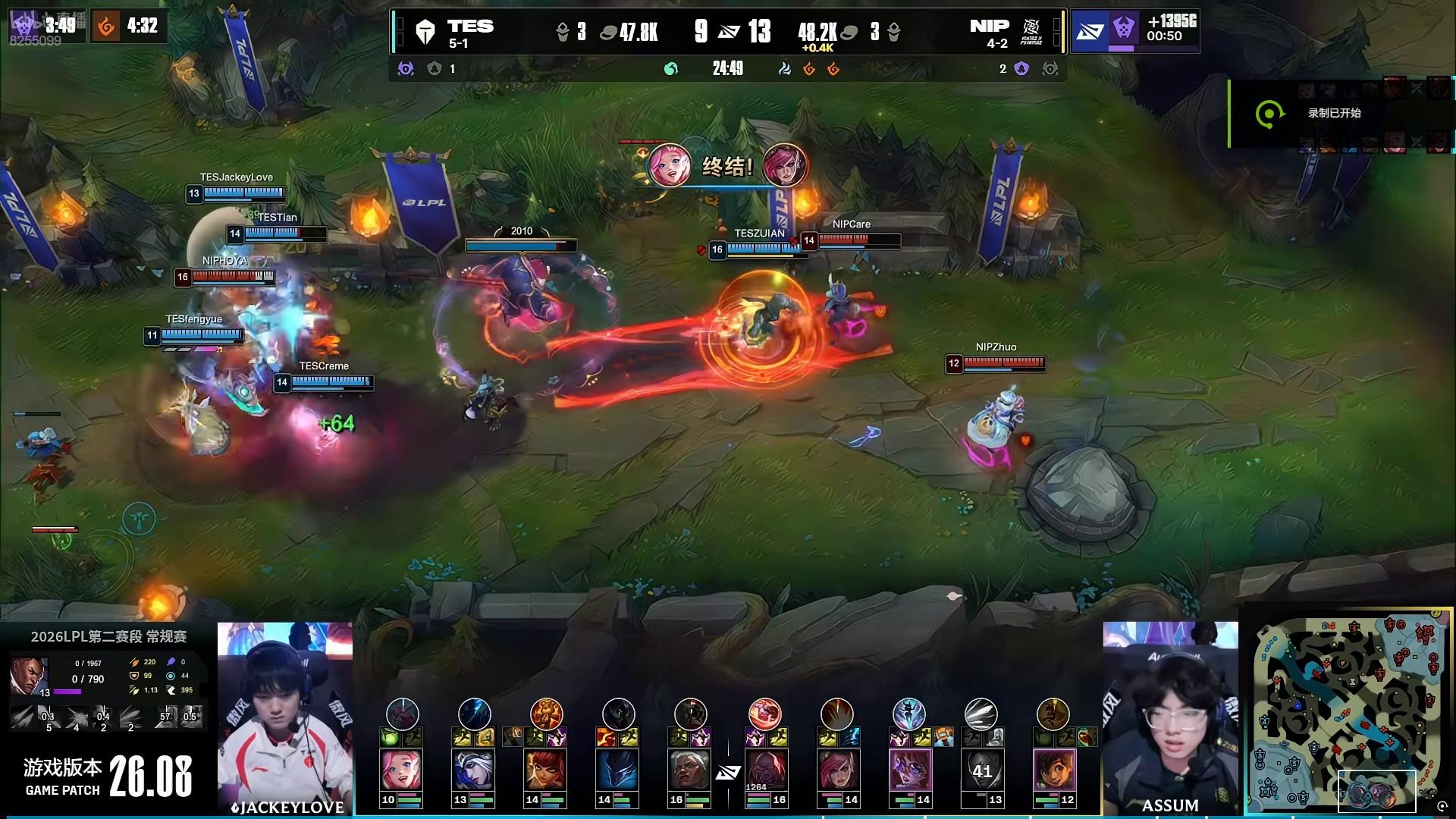The height and width of the screenshot is (819, 1456).
Task: Click the orange drake timer icon
Action: [107, 27]
